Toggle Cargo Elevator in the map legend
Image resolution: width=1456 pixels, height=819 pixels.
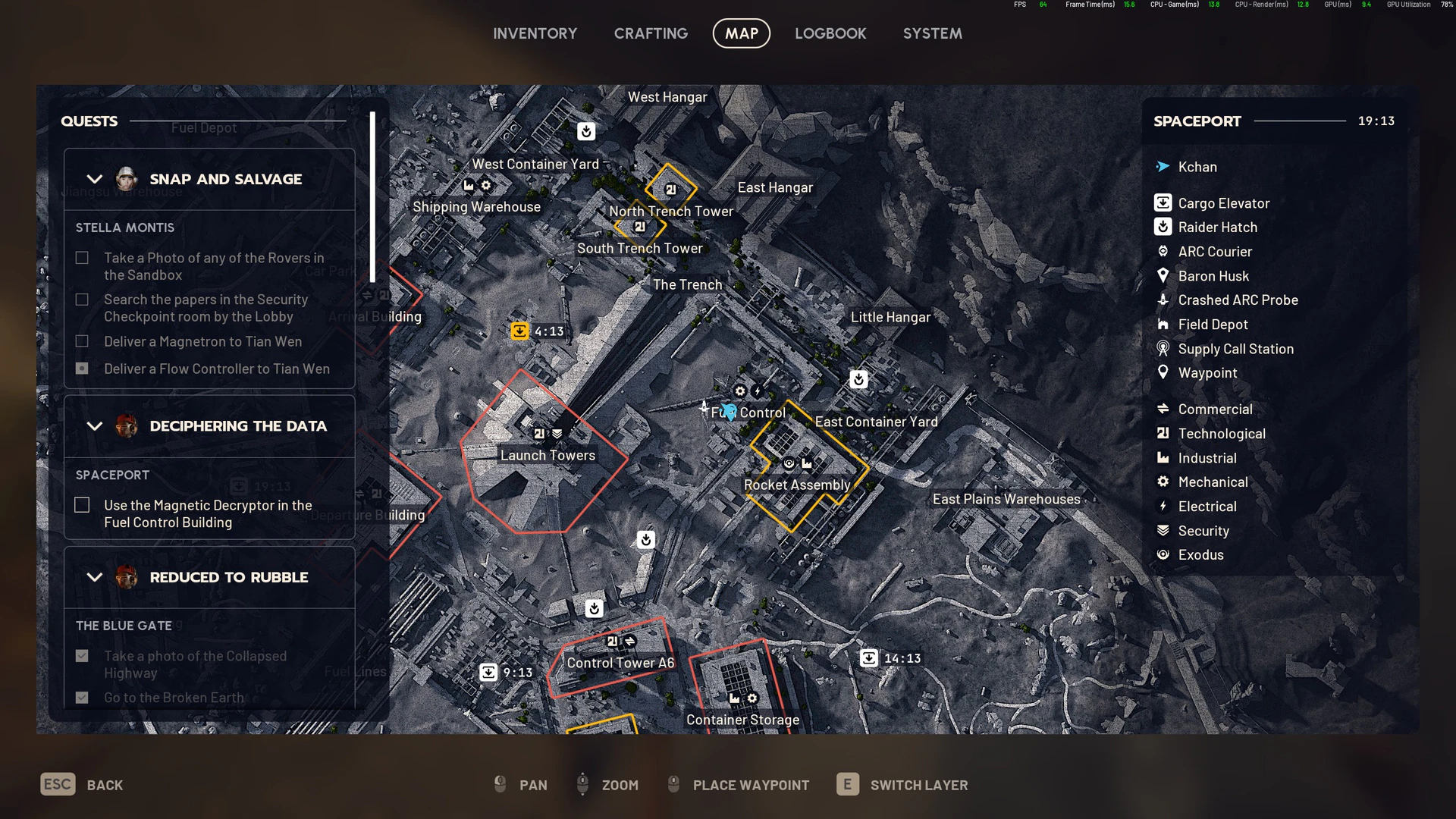(1222, 203)
